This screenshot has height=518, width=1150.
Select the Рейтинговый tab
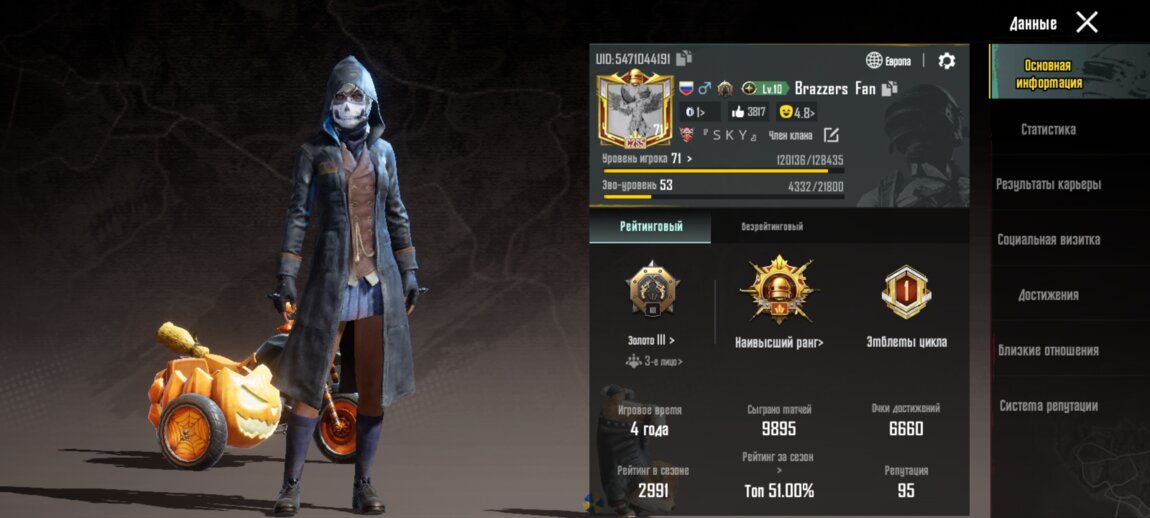[x=651, y=227]
